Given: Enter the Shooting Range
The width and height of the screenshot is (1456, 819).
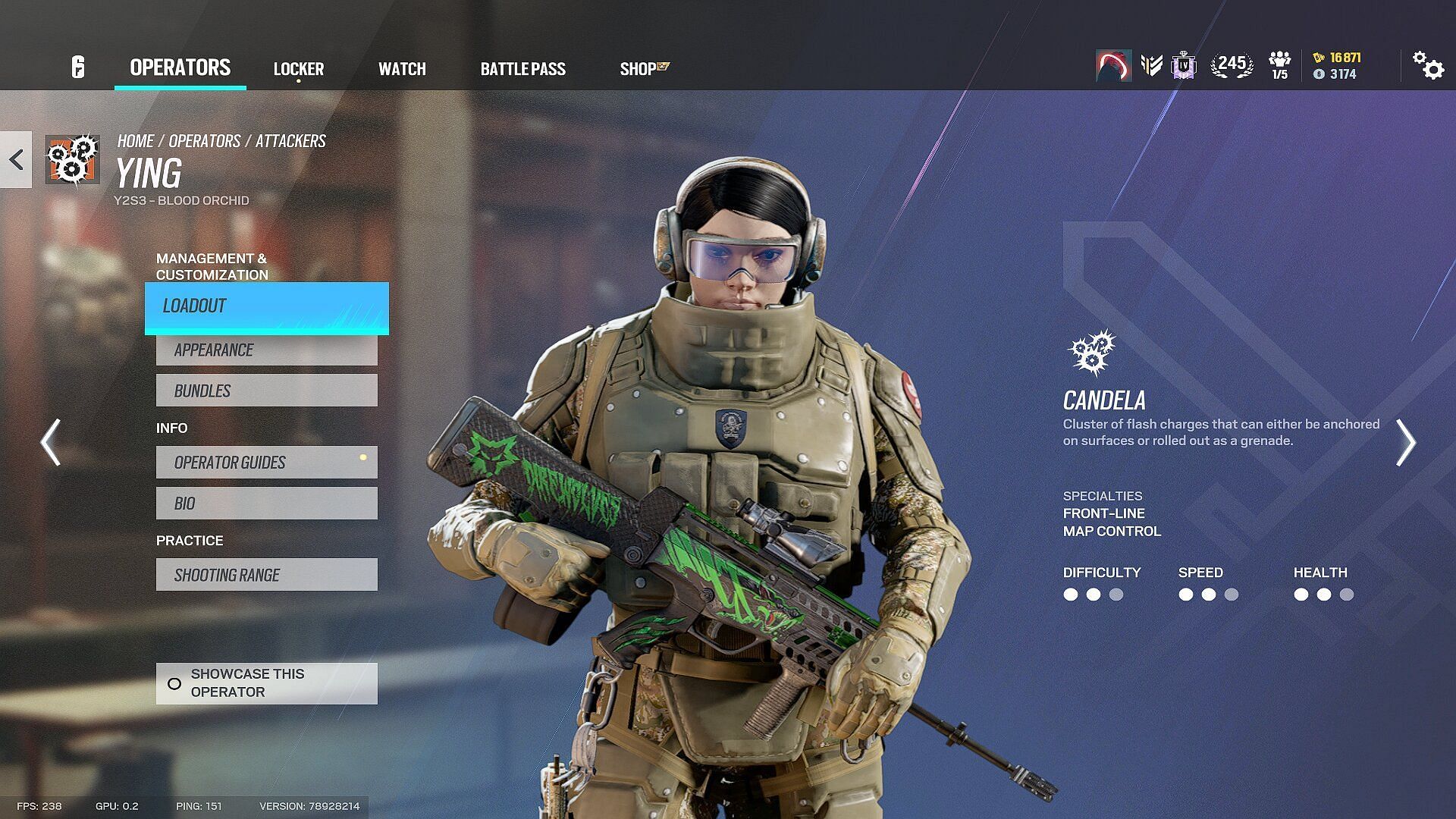Looking at the screenshot, I should tap(266, 575).
